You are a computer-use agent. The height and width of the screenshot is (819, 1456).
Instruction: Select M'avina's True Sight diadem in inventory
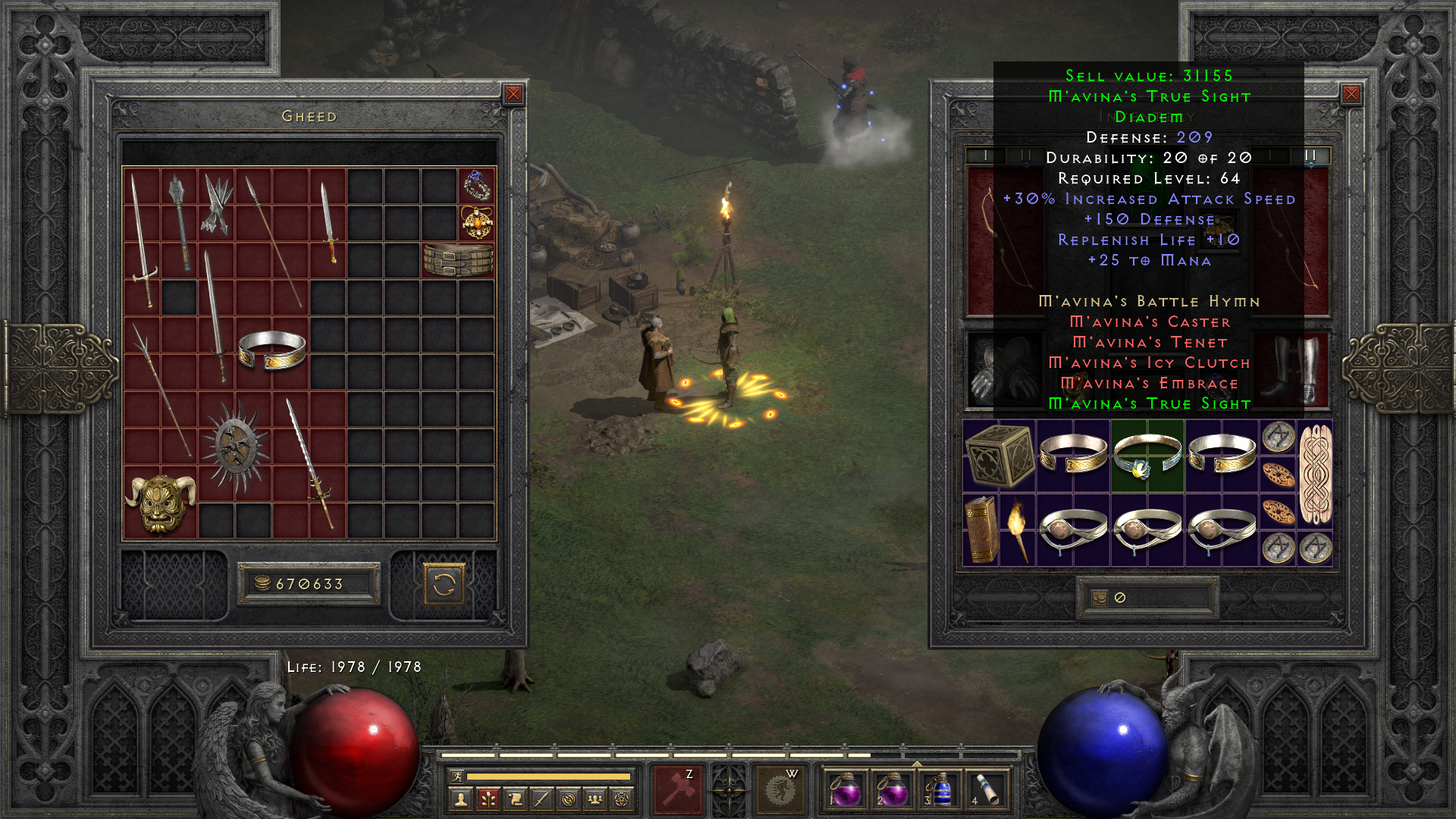pyautogui.click(x=1147, y=456)
